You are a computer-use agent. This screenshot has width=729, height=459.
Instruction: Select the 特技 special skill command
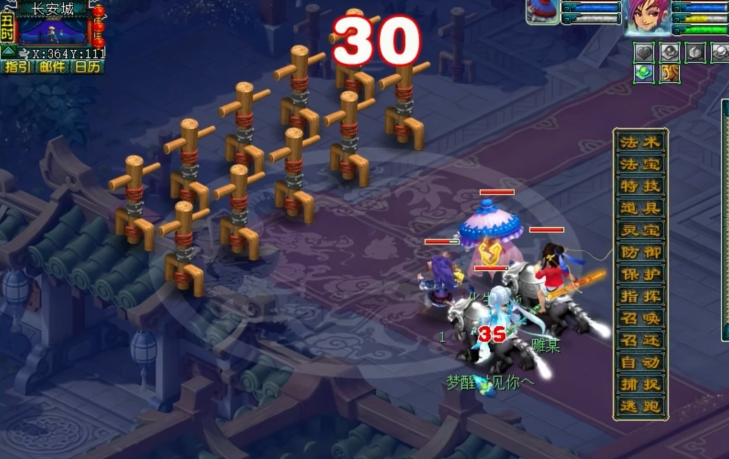[641, 186]
